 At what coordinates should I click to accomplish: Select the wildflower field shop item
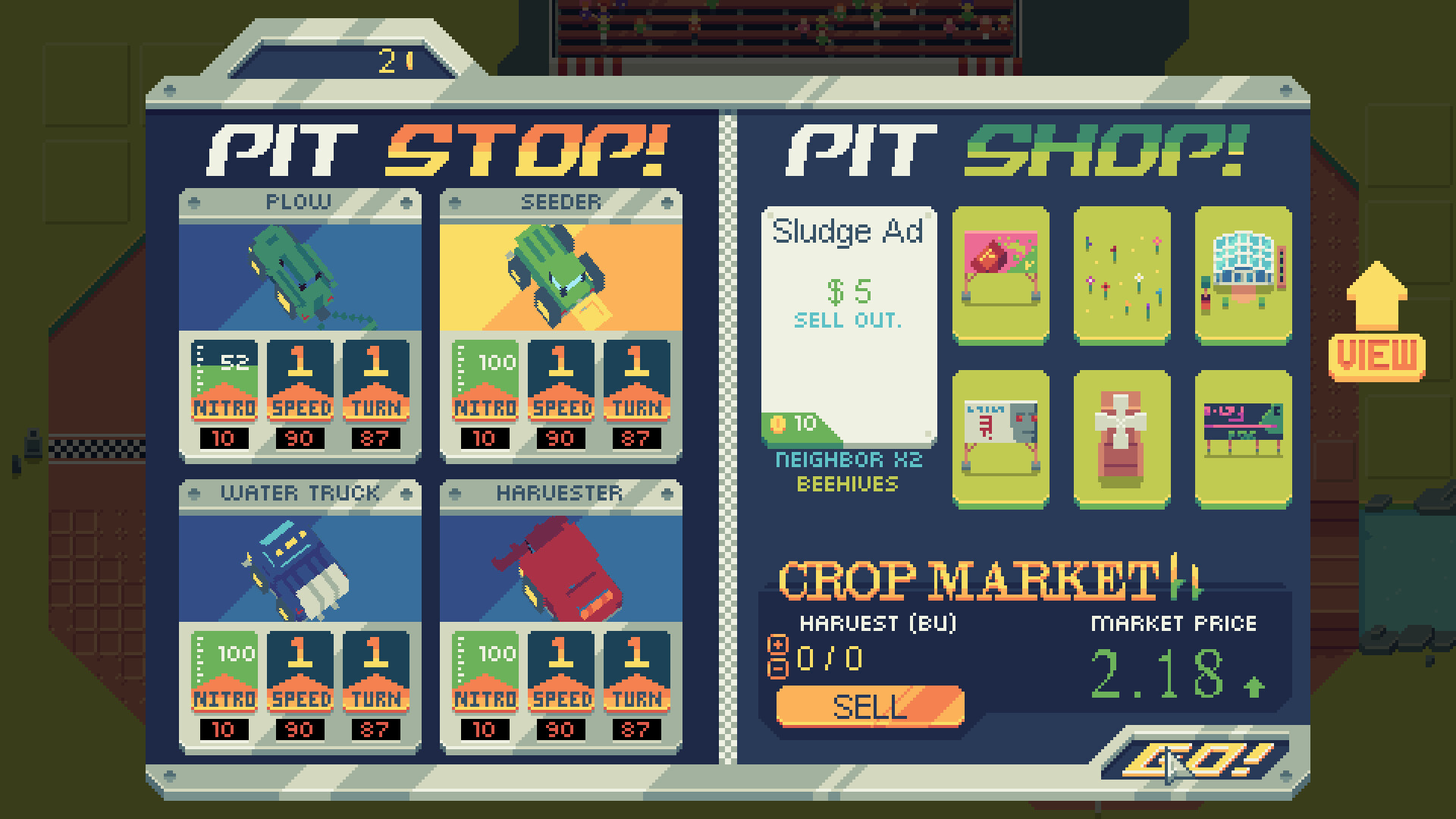coord(1120,277)
